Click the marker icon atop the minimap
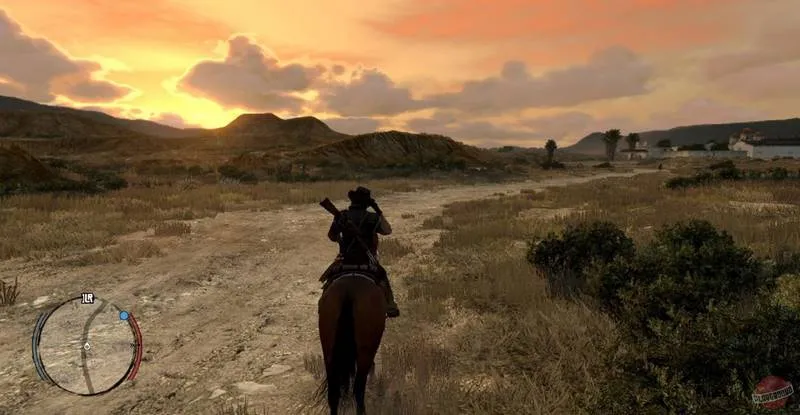This screenshot has width=800, height=415. 87,297
